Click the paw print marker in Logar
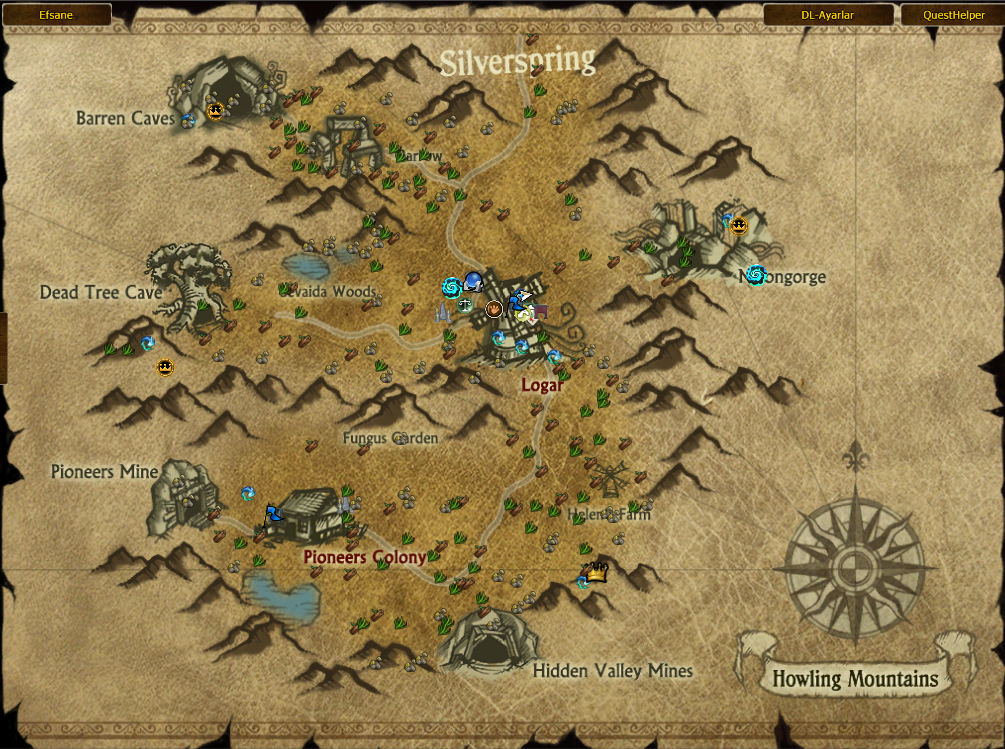Viewport: 1005px width, 749px height. click(x=494, y=309)
